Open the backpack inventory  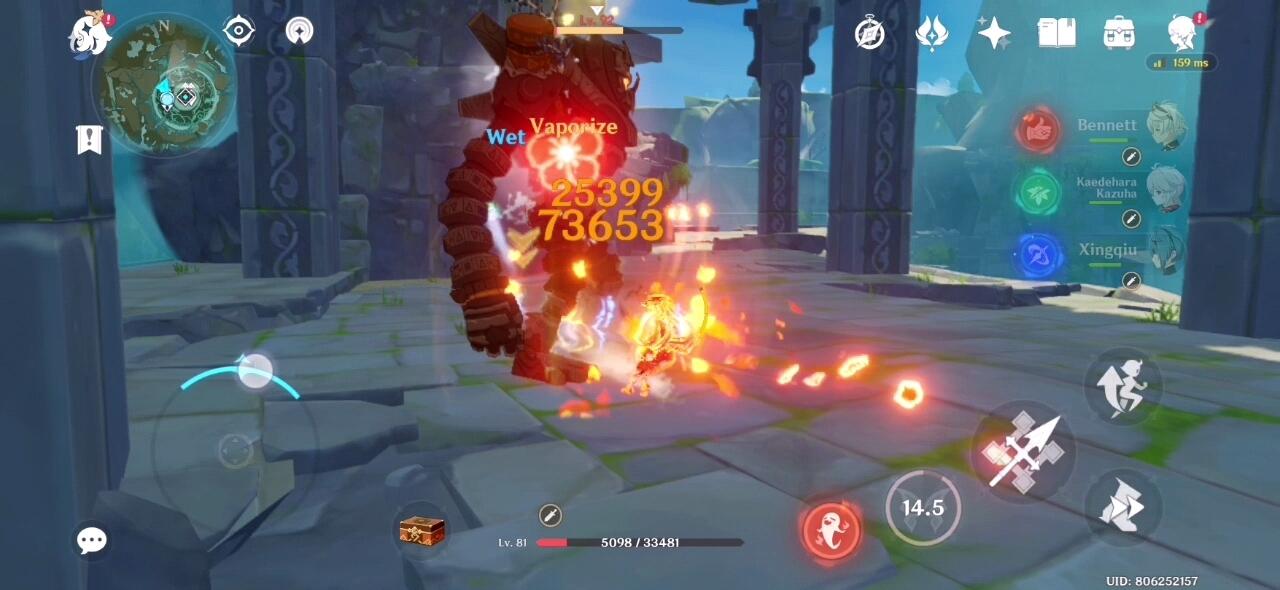click(1118, 33)
